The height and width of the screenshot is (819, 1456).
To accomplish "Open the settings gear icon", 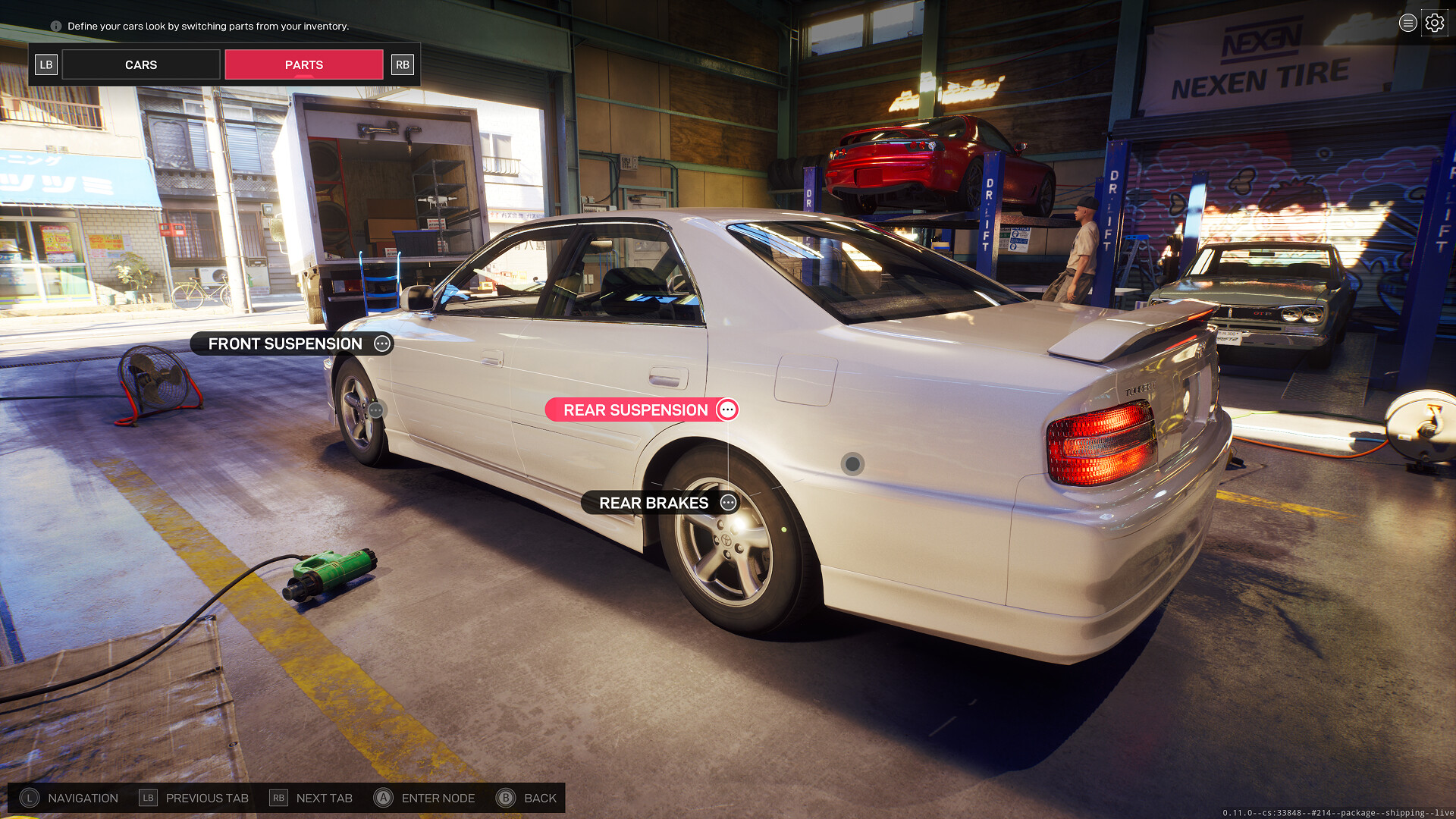I will point(1434,24).
